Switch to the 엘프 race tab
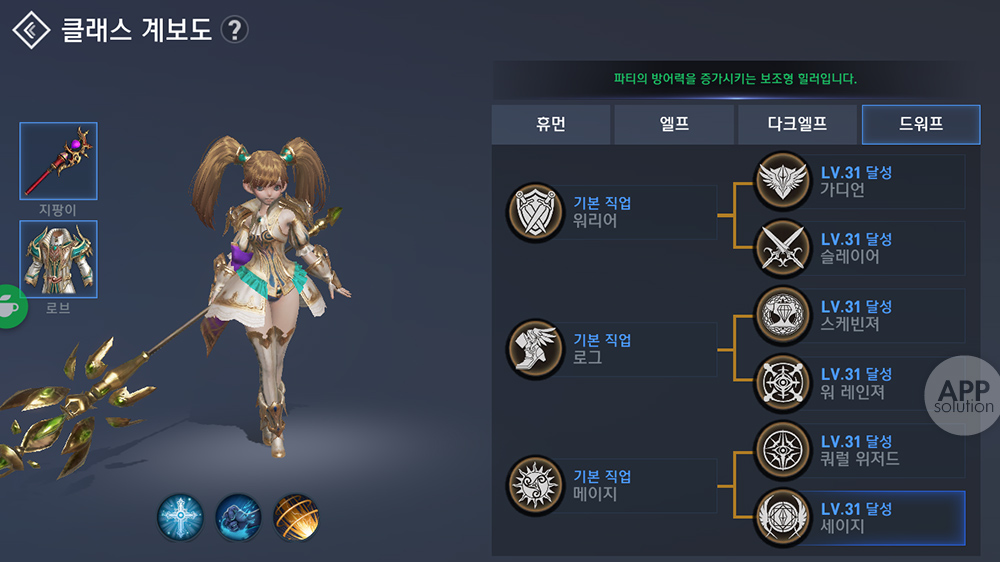 (x=674, y=125)
